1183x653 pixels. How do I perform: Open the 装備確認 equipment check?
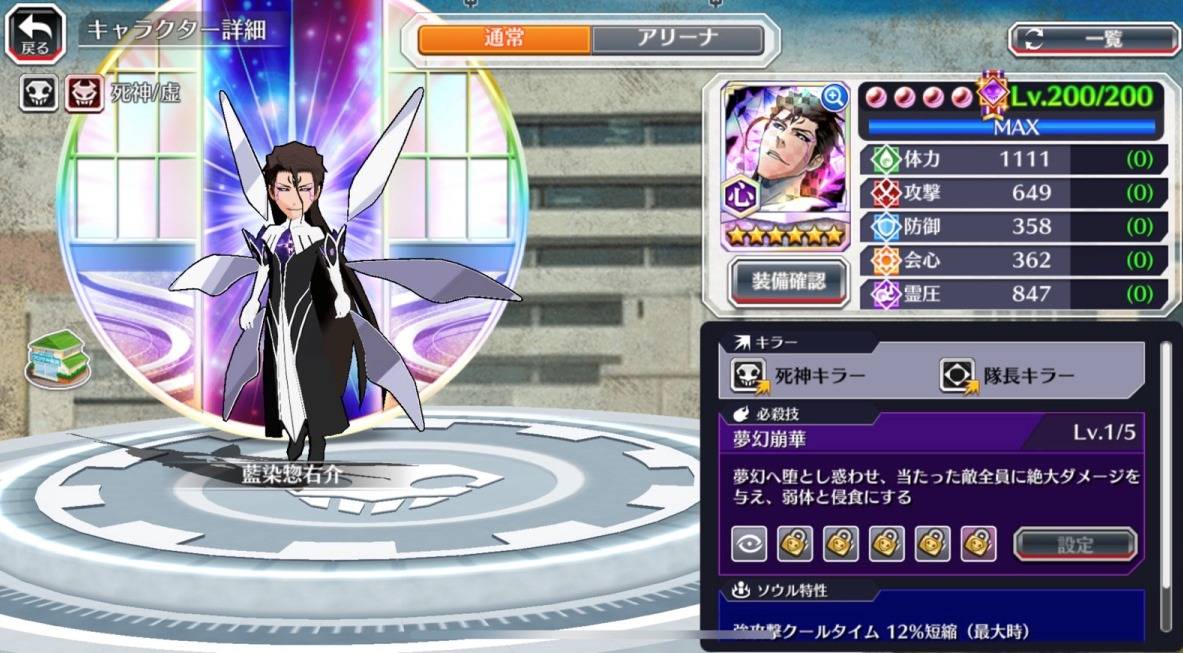[789, 283]
